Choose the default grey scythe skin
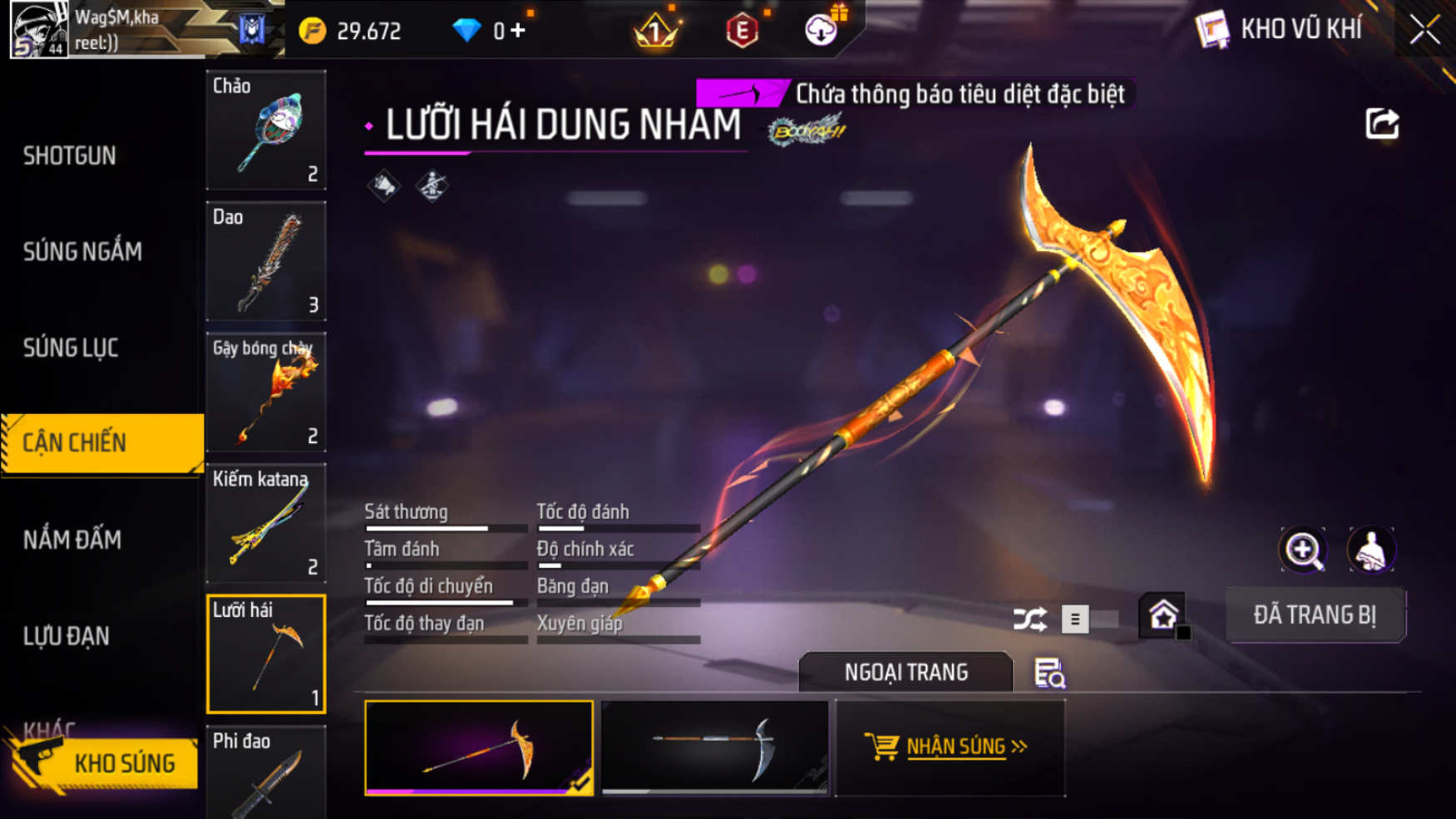1456x819 pixels. click(715, 747)
